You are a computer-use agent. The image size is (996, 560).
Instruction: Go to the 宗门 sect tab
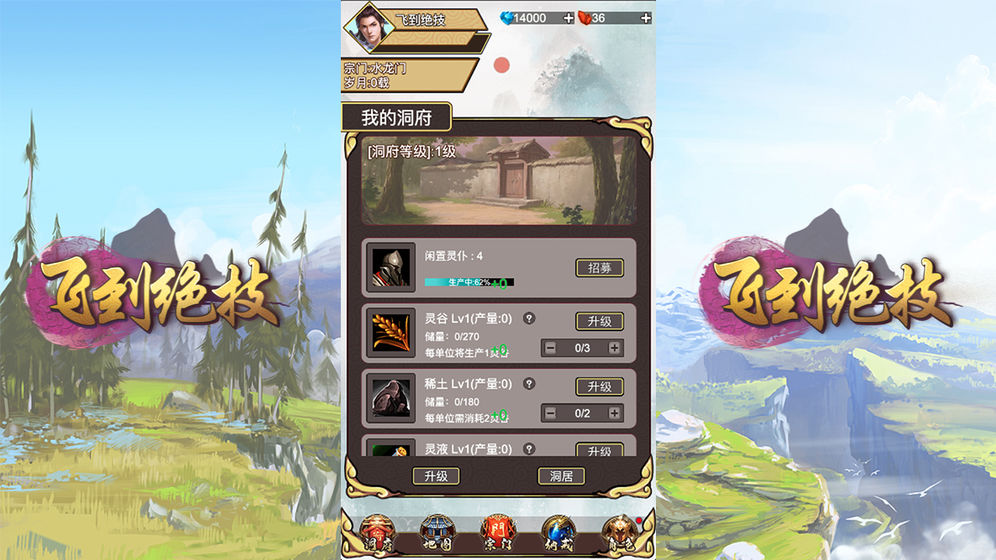pyautogui.click(x=497, y=531)
